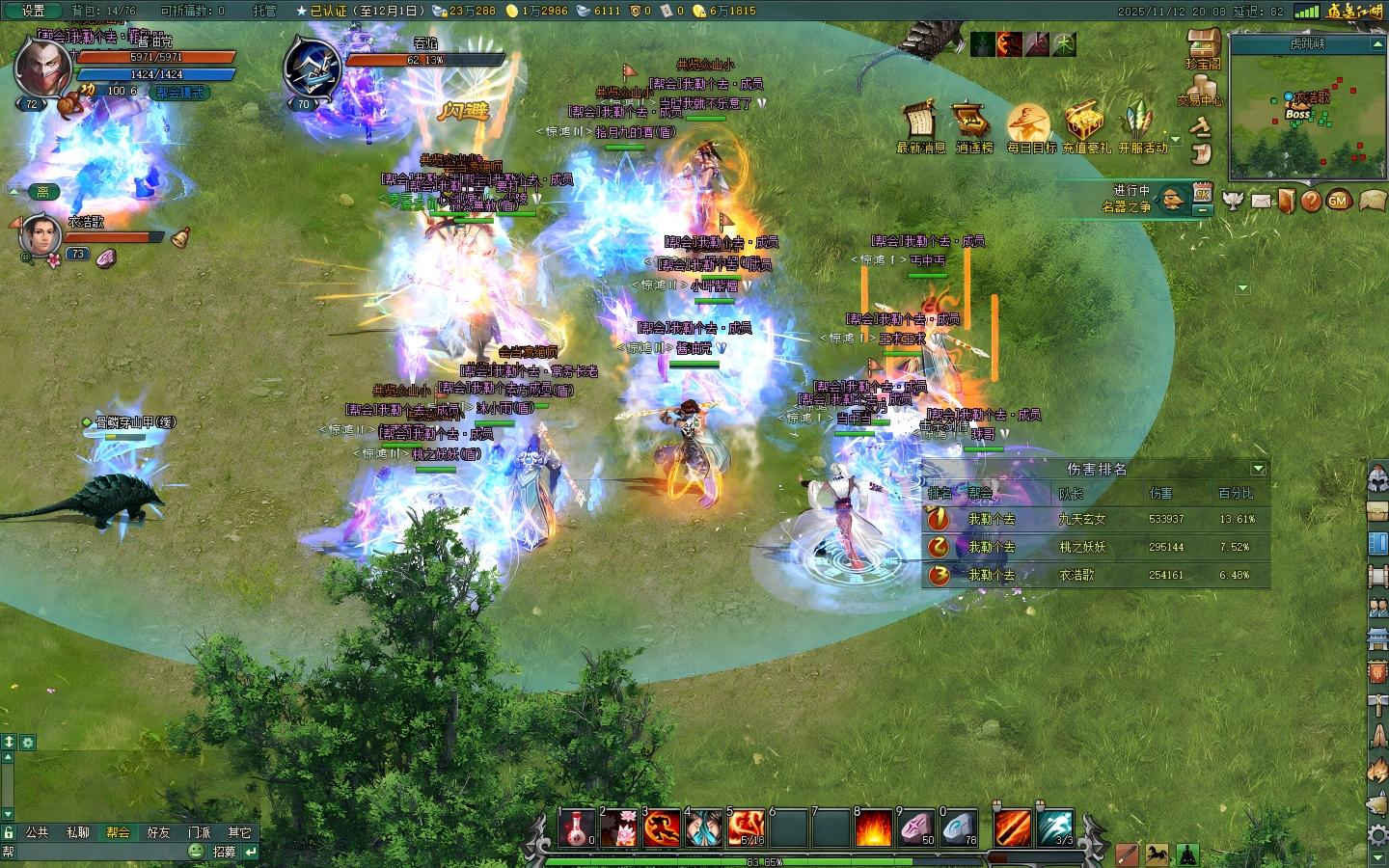The image size is (1389, 868).
Task: Activate the flame skill in slot 8
Action: tap(873, 827)
